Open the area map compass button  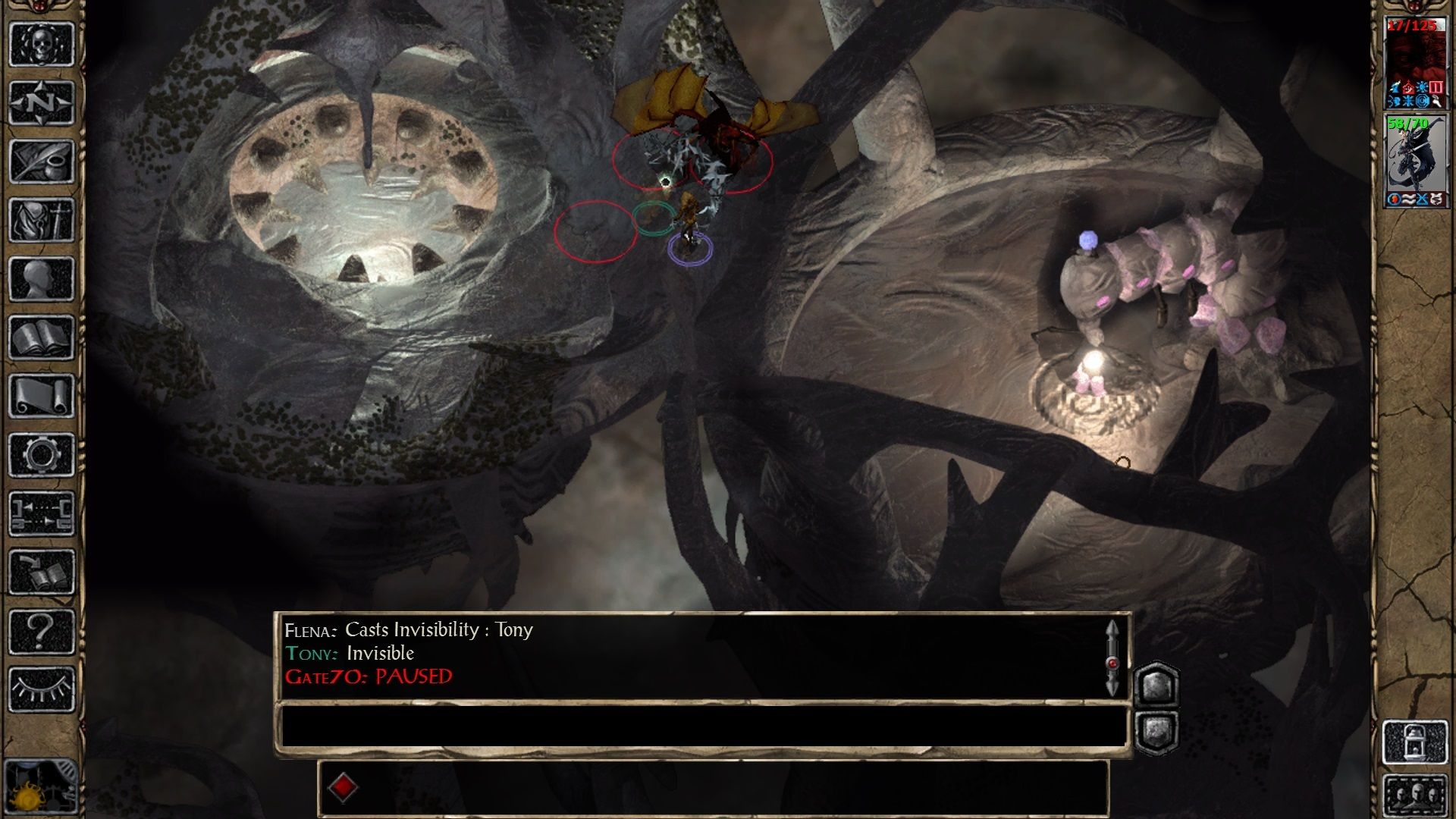(42, 102)
